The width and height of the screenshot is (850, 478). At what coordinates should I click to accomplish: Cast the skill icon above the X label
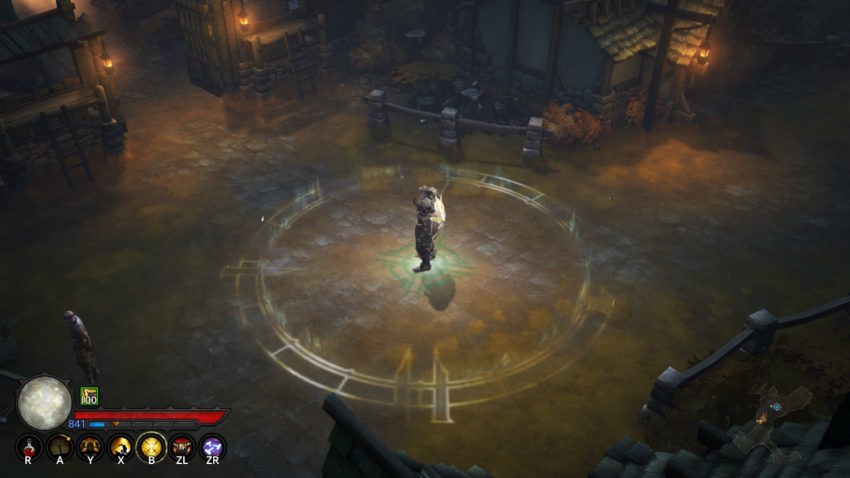(121, 446)
